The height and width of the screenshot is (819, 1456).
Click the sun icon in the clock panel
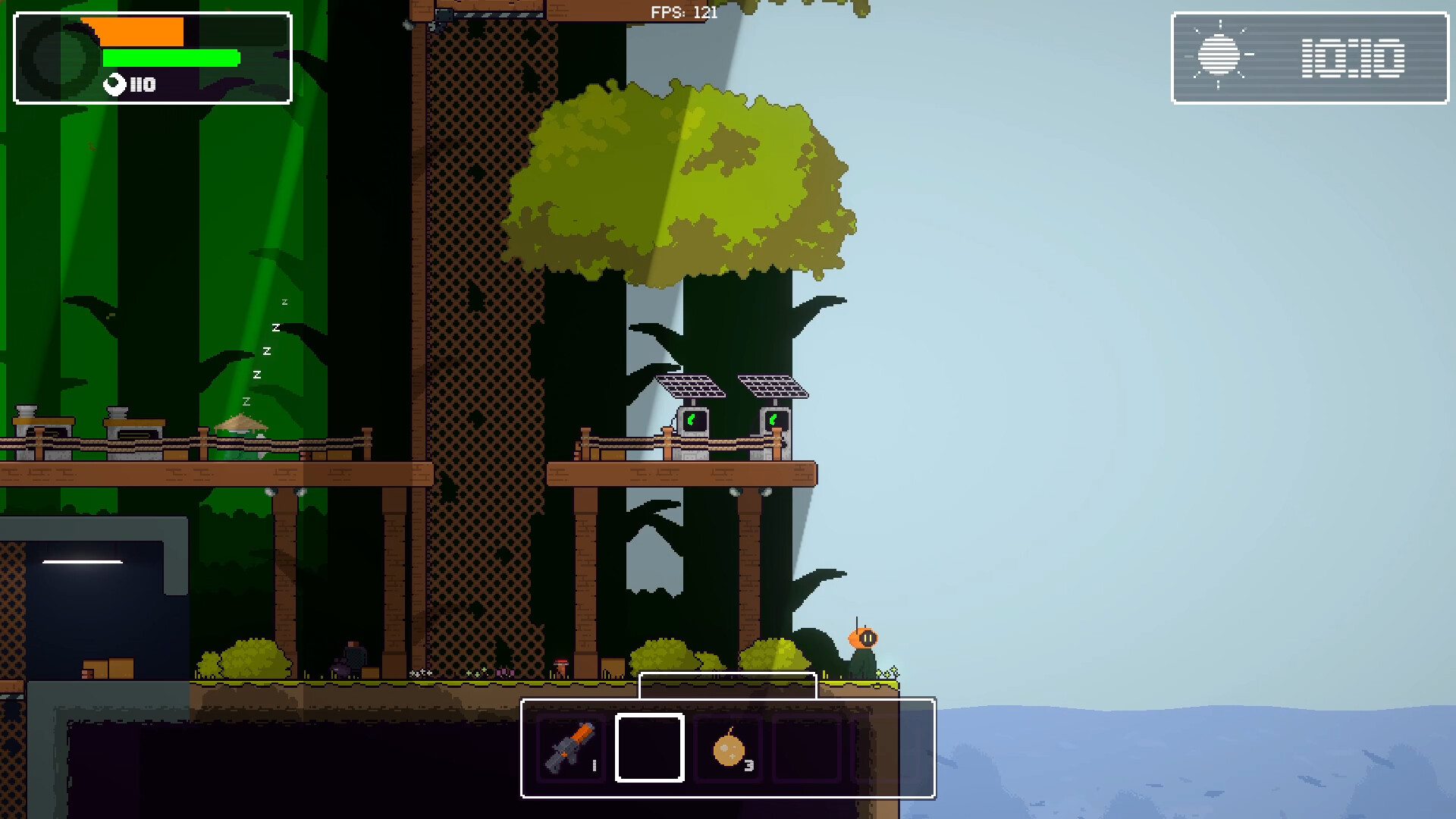point(1221,55)
